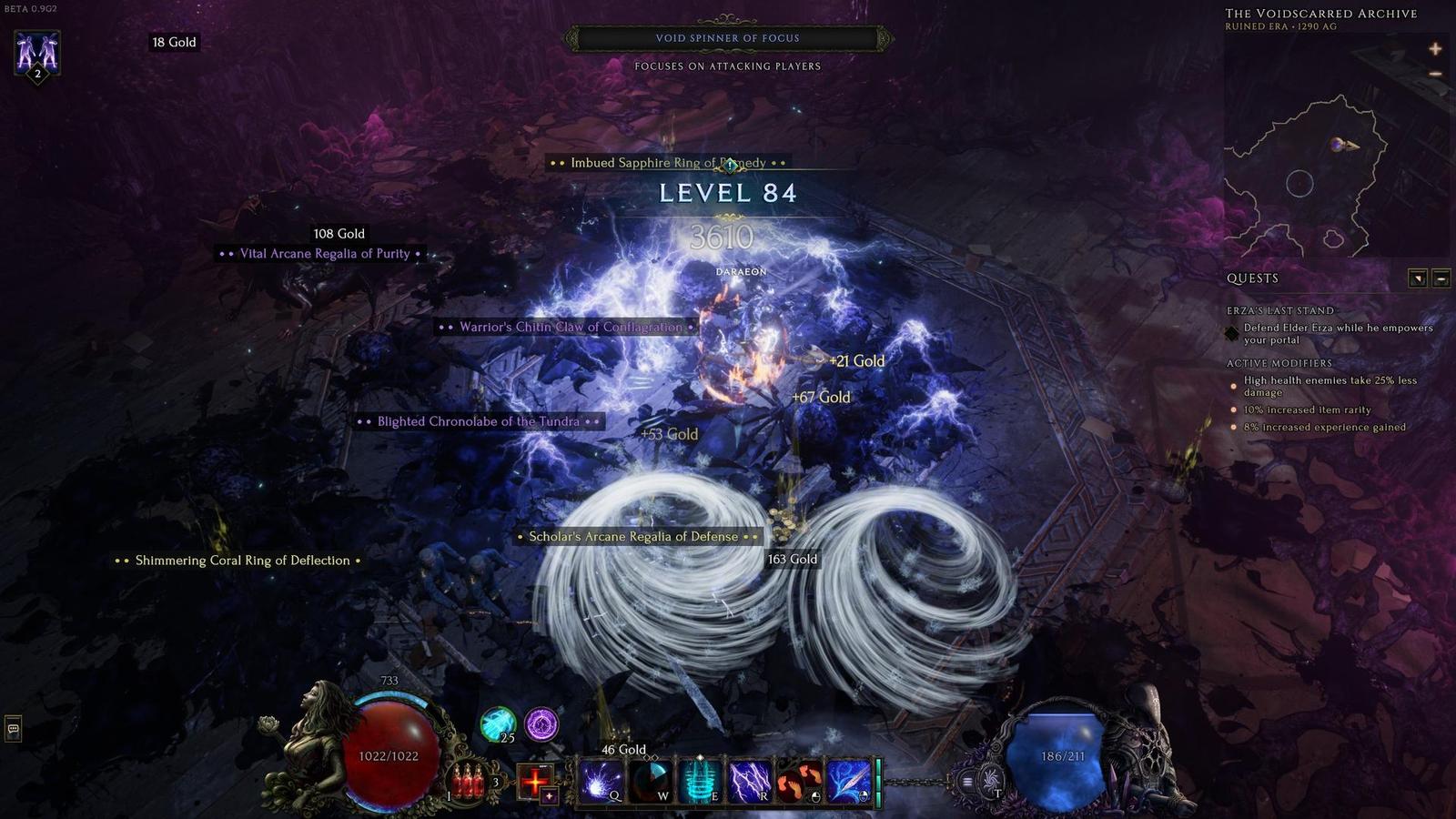Toggle the Quests tracker arrow button

click(1418, 278)
